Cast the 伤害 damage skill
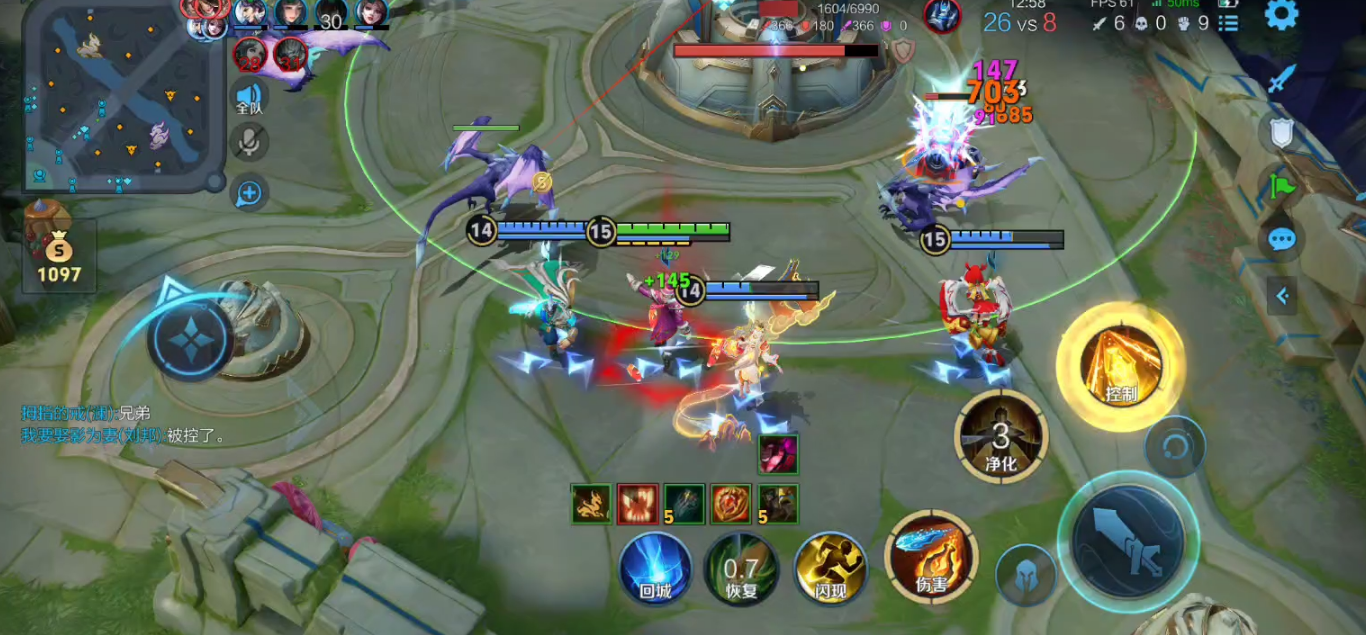The width and height of the screenshot is (1366, 635). [x=931, y=556]
